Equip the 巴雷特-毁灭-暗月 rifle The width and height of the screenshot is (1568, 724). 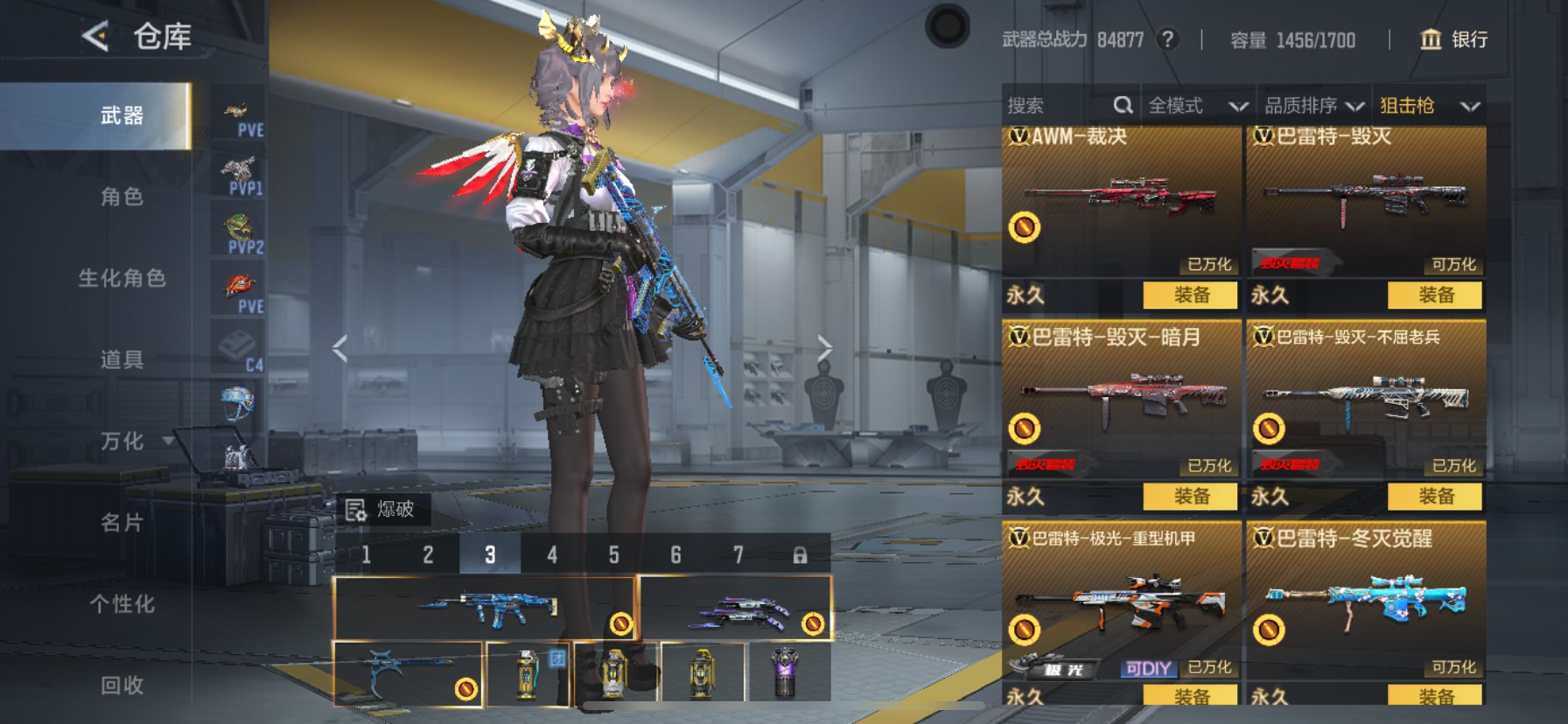[x=1190, y=497]
